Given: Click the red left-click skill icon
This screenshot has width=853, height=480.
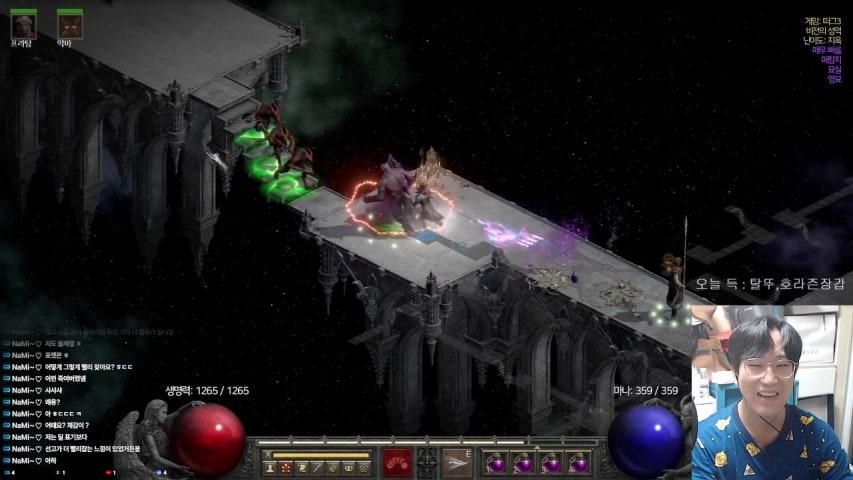Looking at the screenshot, I should click(397, 462).
